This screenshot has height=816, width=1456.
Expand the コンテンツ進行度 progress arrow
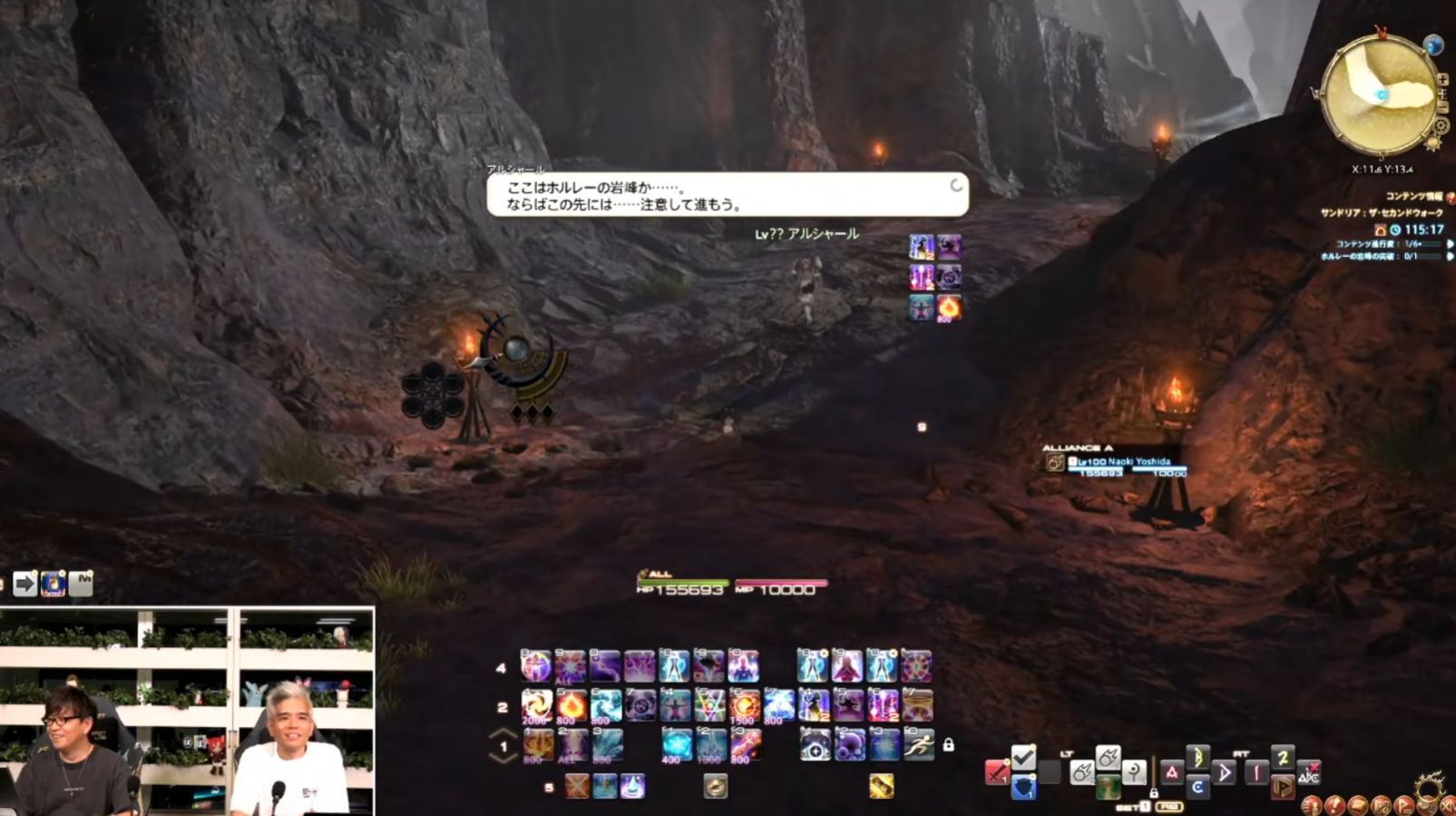click(1448, 244)
